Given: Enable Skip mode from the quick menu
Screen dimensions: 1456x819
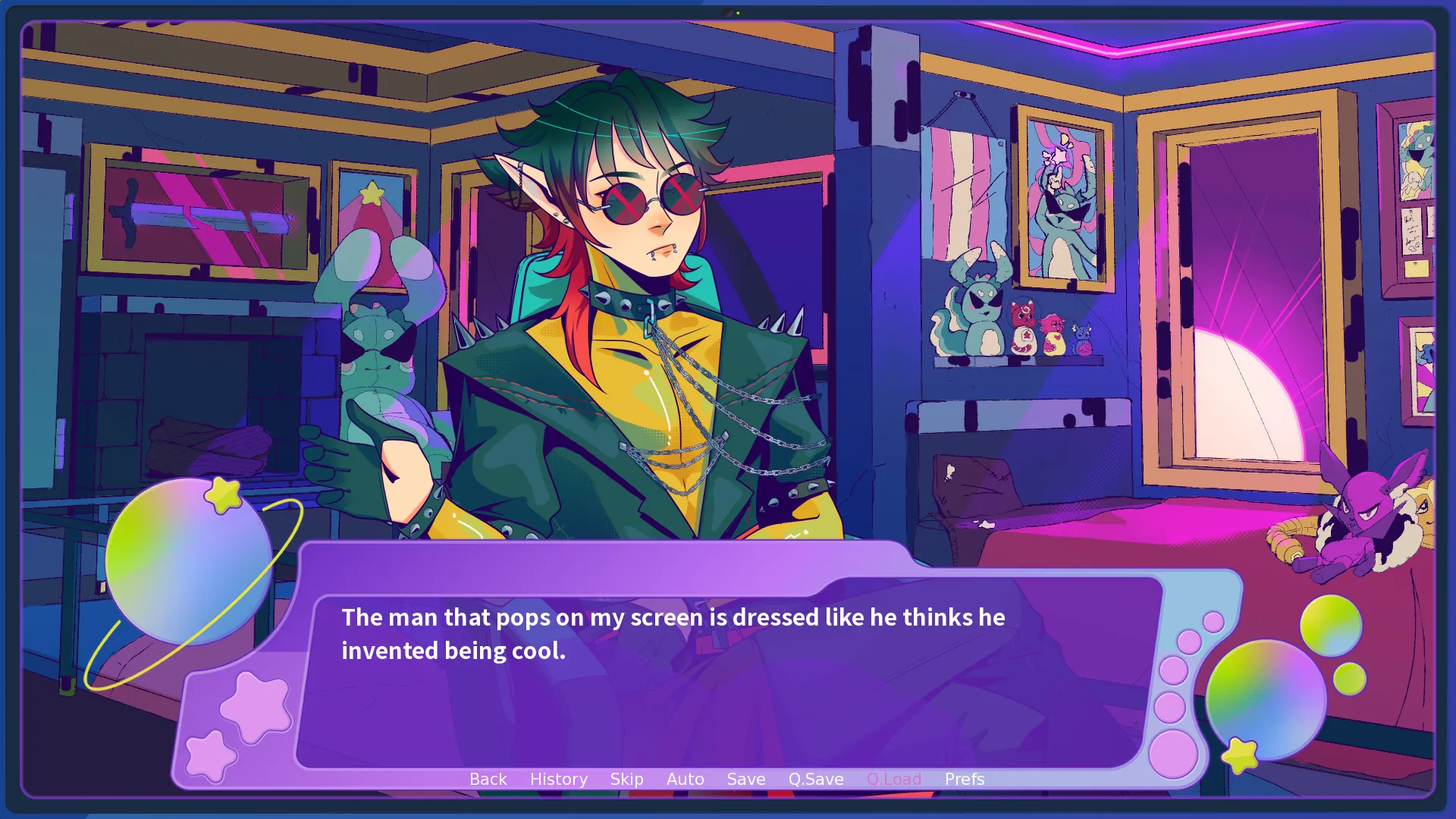Looking at the screenshot, I should point(626,779).
